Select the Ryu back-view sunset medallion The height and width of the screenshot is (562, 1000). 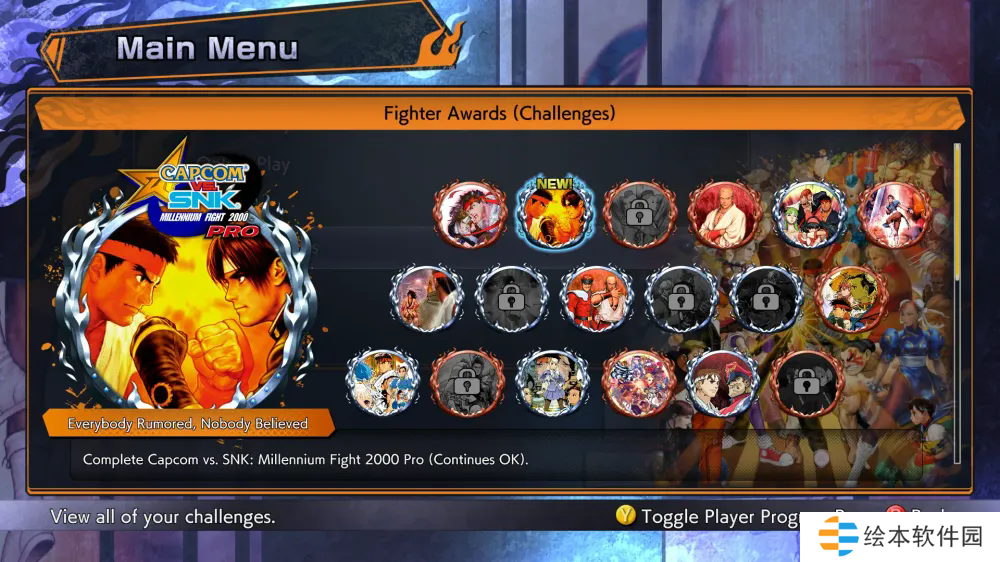pyautogui.click(x=427, y=299)
